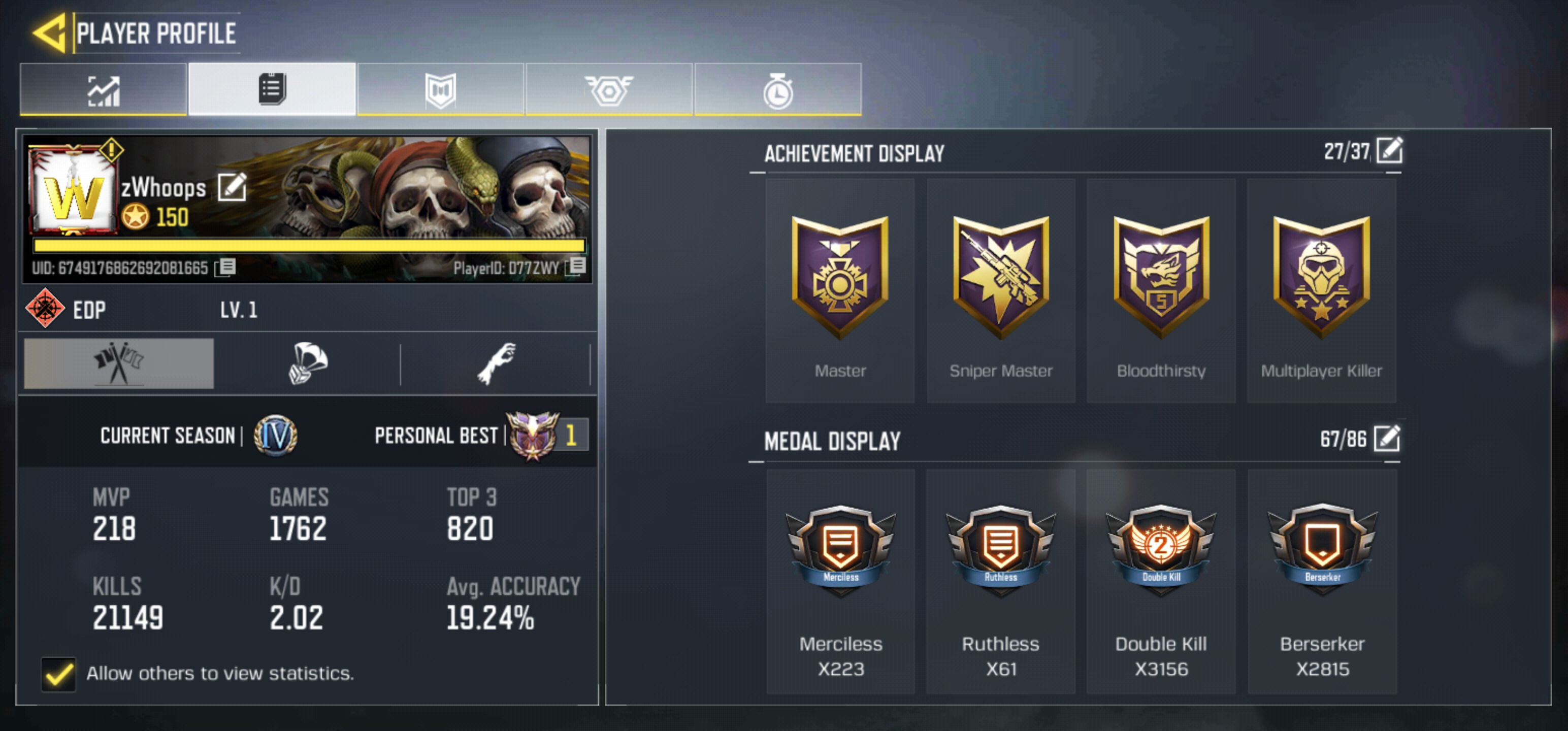Copy the UID number

pos(226,267)
